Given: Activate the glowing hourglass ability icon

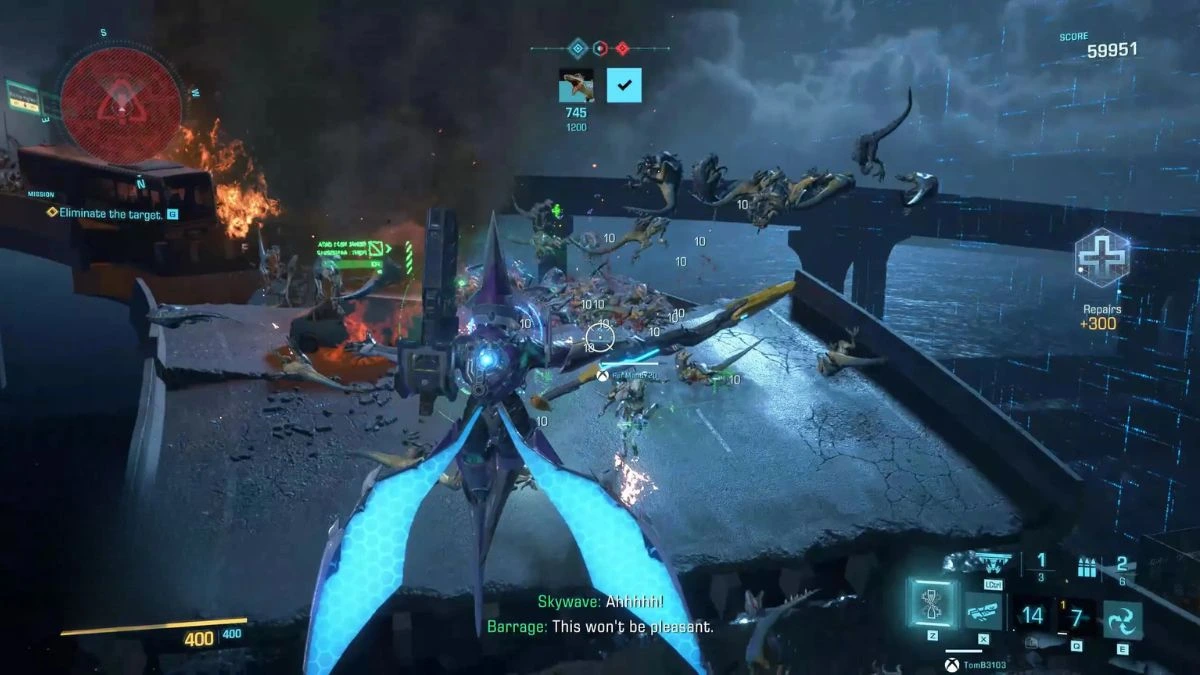Looking at the screenshot, I should click(930, 604).
